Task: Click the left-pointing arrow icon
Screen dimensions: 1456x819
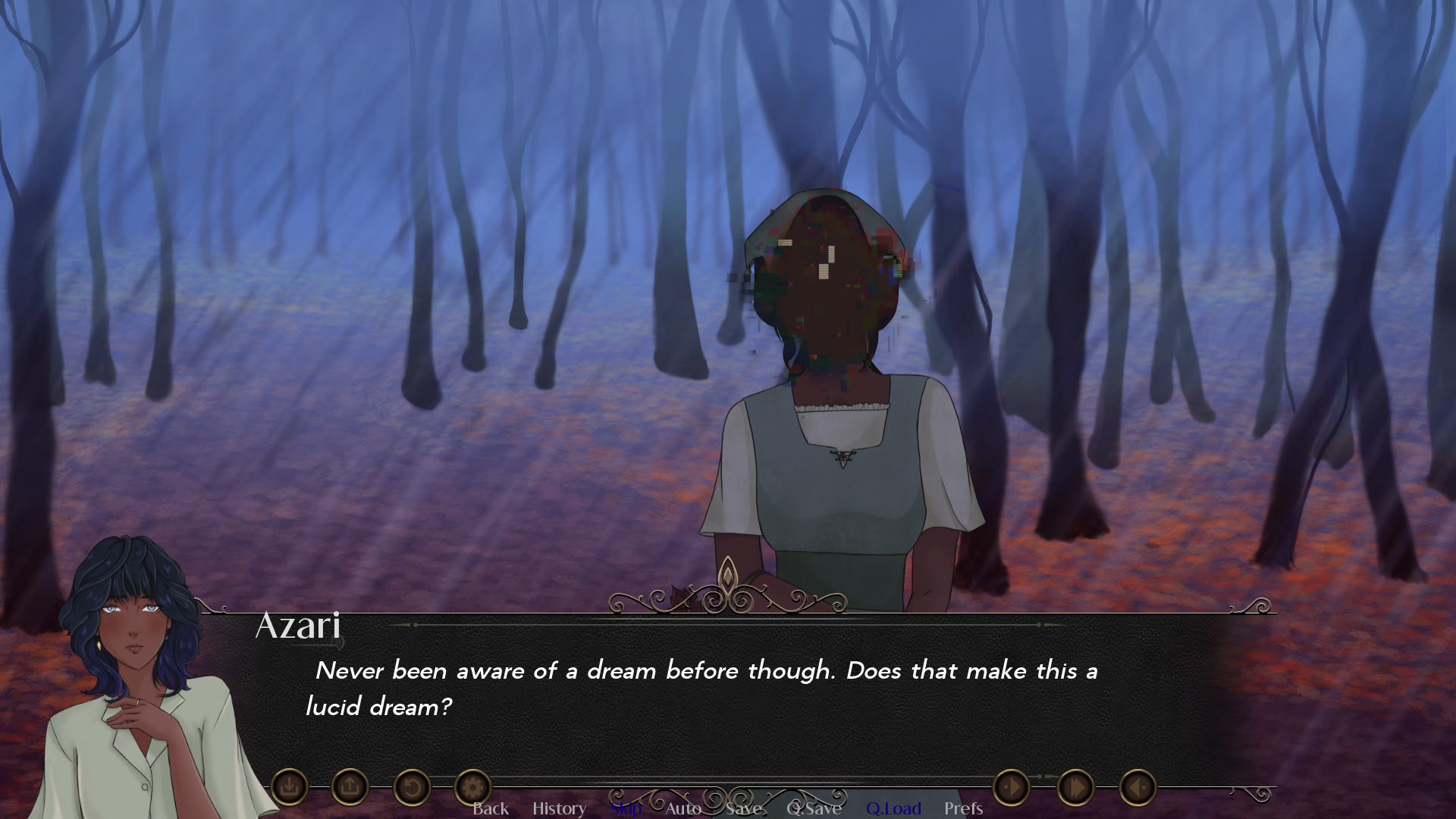Action: click(x=1137, y=787)
